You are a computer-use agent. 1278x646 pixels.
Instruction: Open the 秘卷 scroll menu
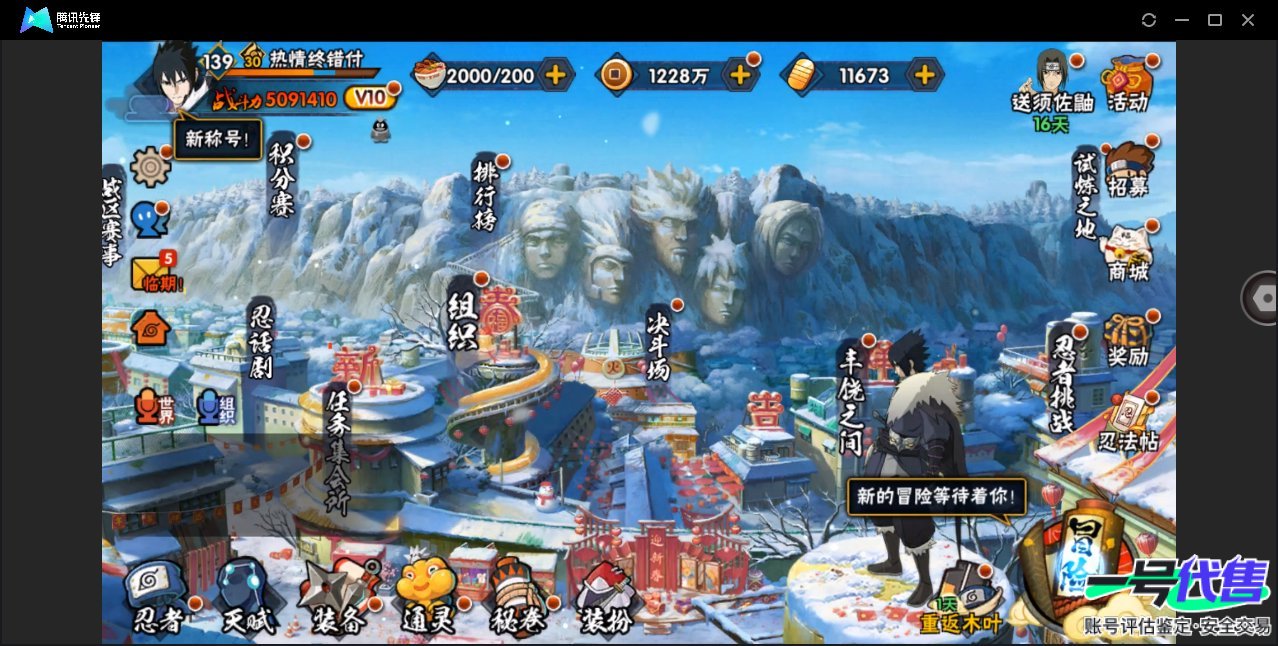[517, 598]
